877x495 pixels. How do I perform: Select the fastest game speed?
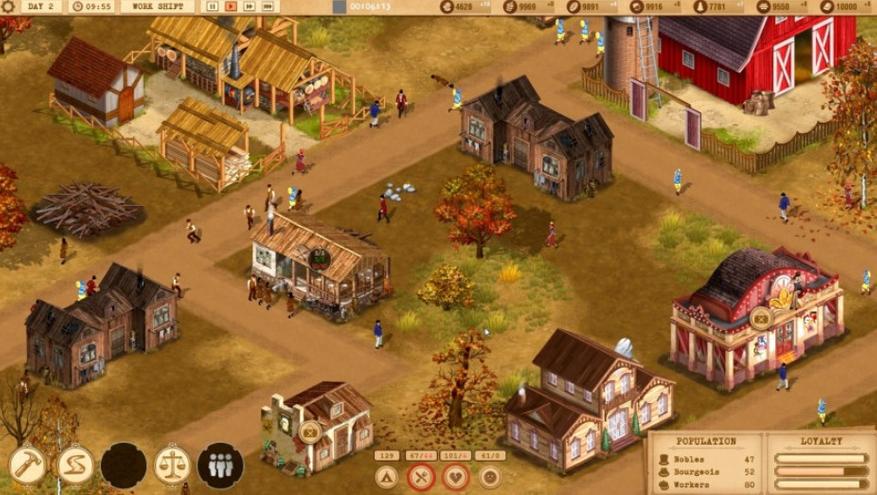click(269, 6)
